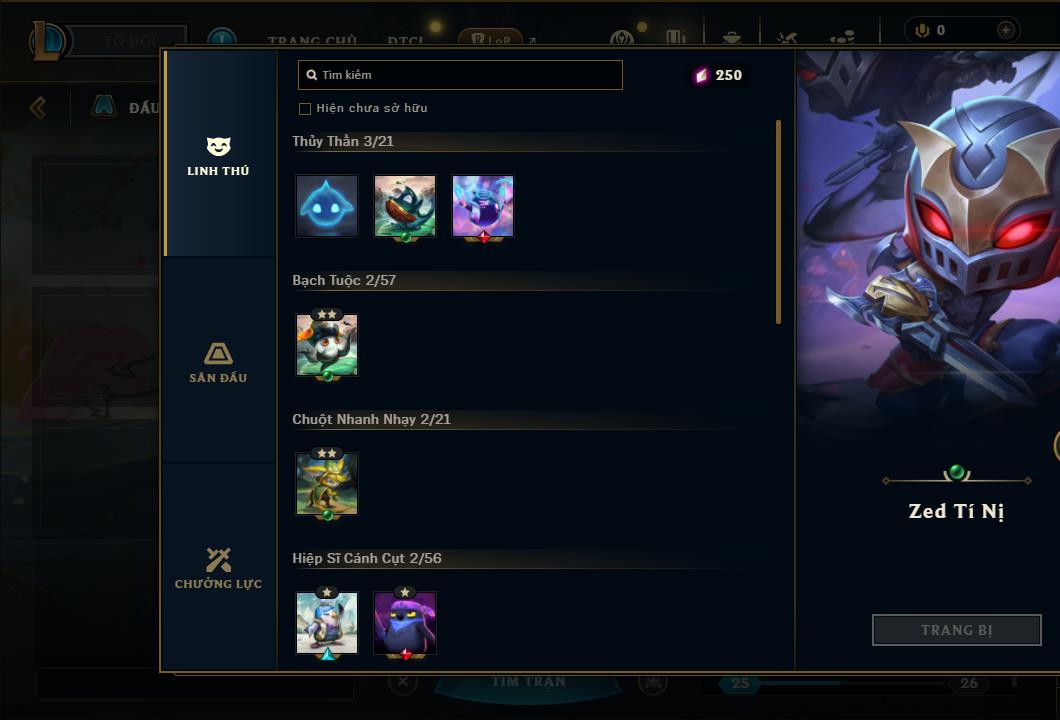This screenshot has height=720, width=1060.
Task: Pick the purple Hiệp Sĩ Cánh Cụt penguin
Action: click(405, 623)
